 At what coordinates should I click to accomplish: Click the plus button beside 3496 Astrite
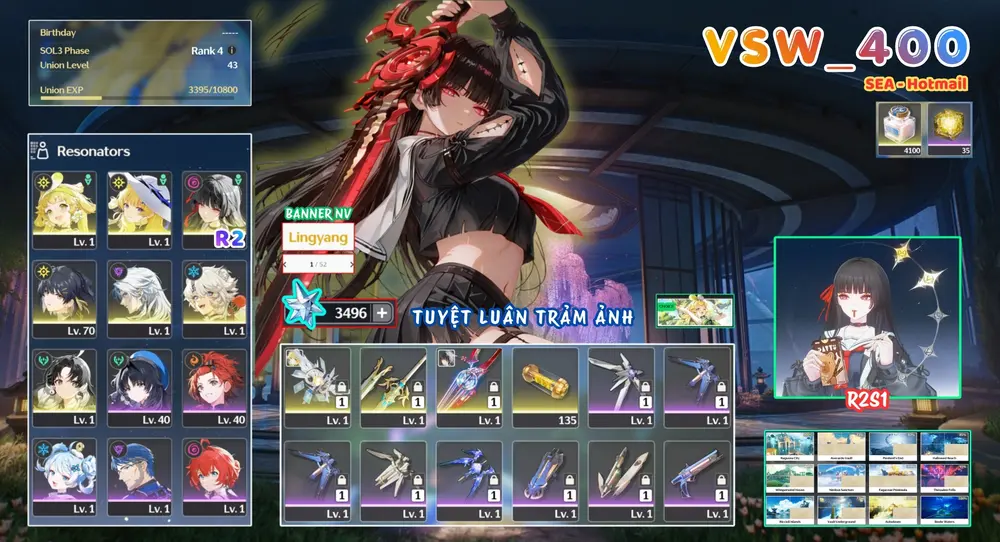tap(383, 313)
